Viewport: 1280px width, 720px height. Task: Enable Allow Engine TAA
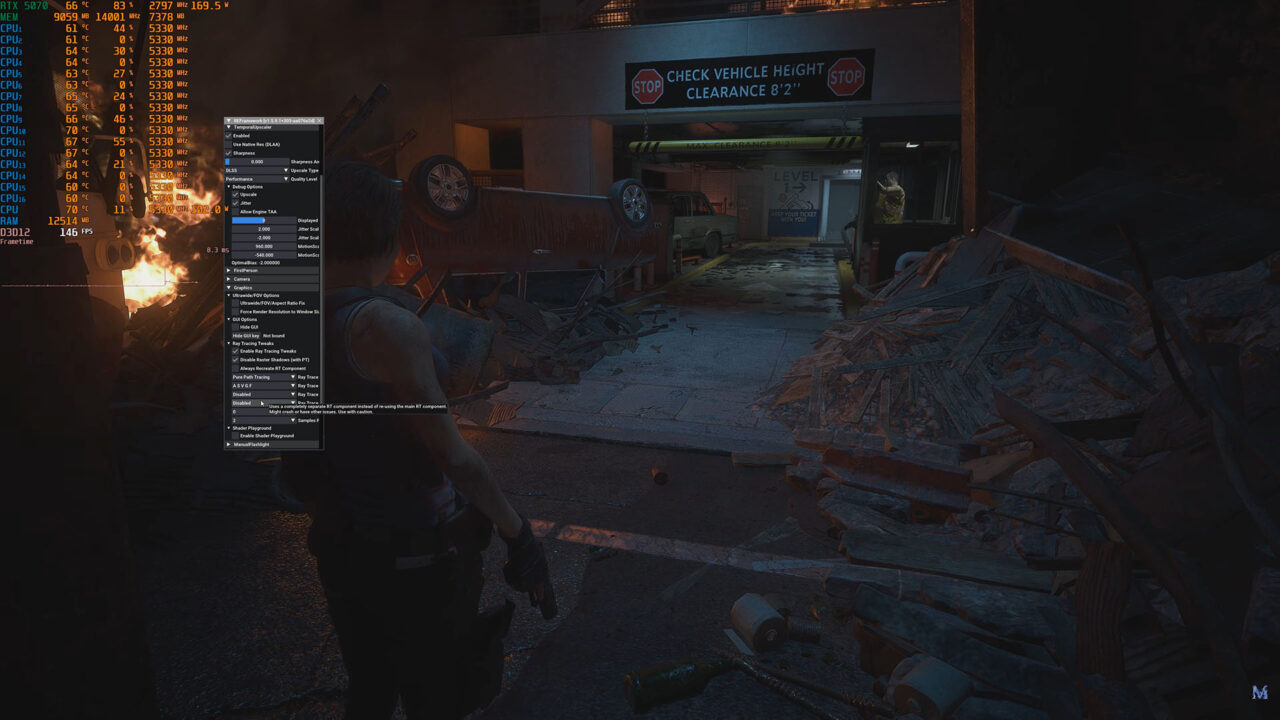point(236,212)
